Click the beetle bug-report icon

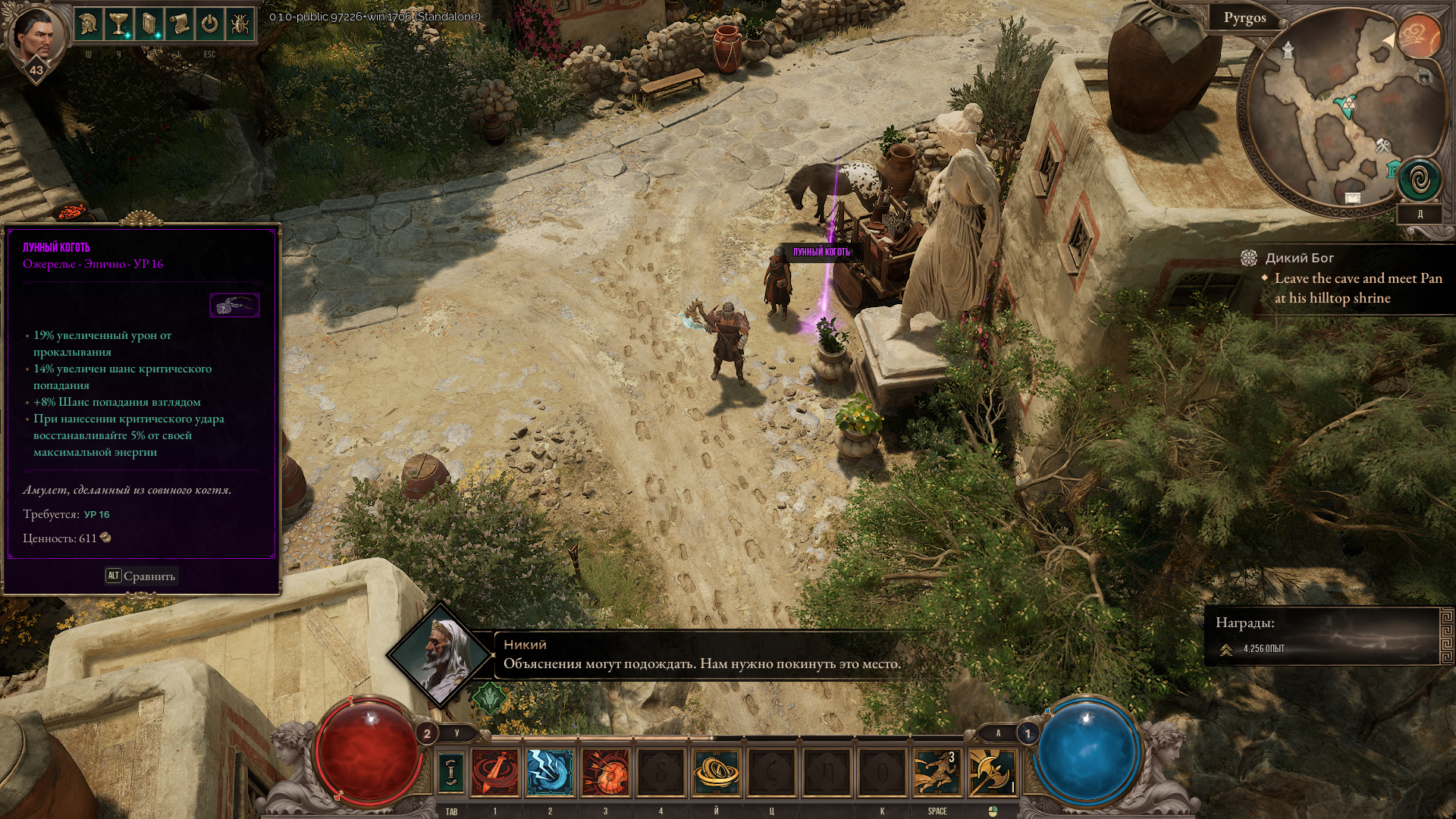[240, 25]
